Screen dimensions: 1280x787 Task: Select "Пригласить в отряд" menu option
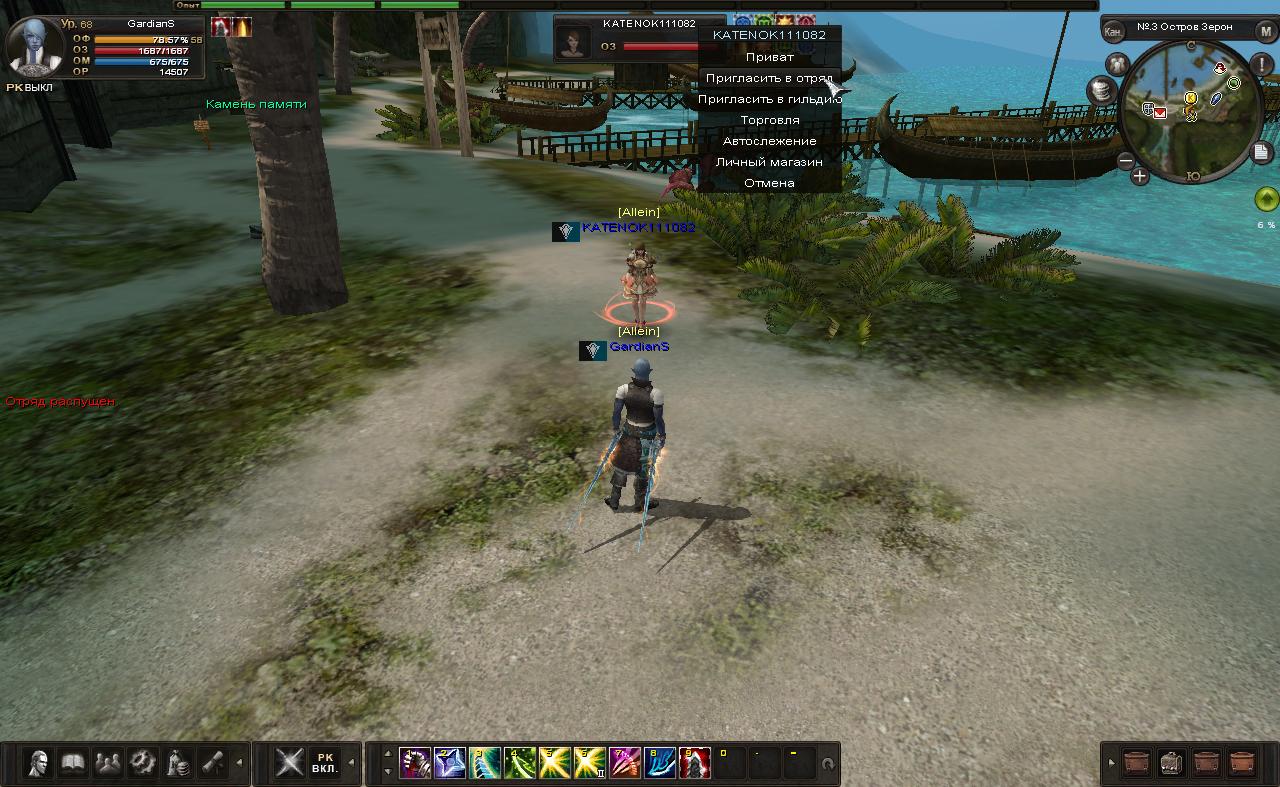(x=769, y=78)
